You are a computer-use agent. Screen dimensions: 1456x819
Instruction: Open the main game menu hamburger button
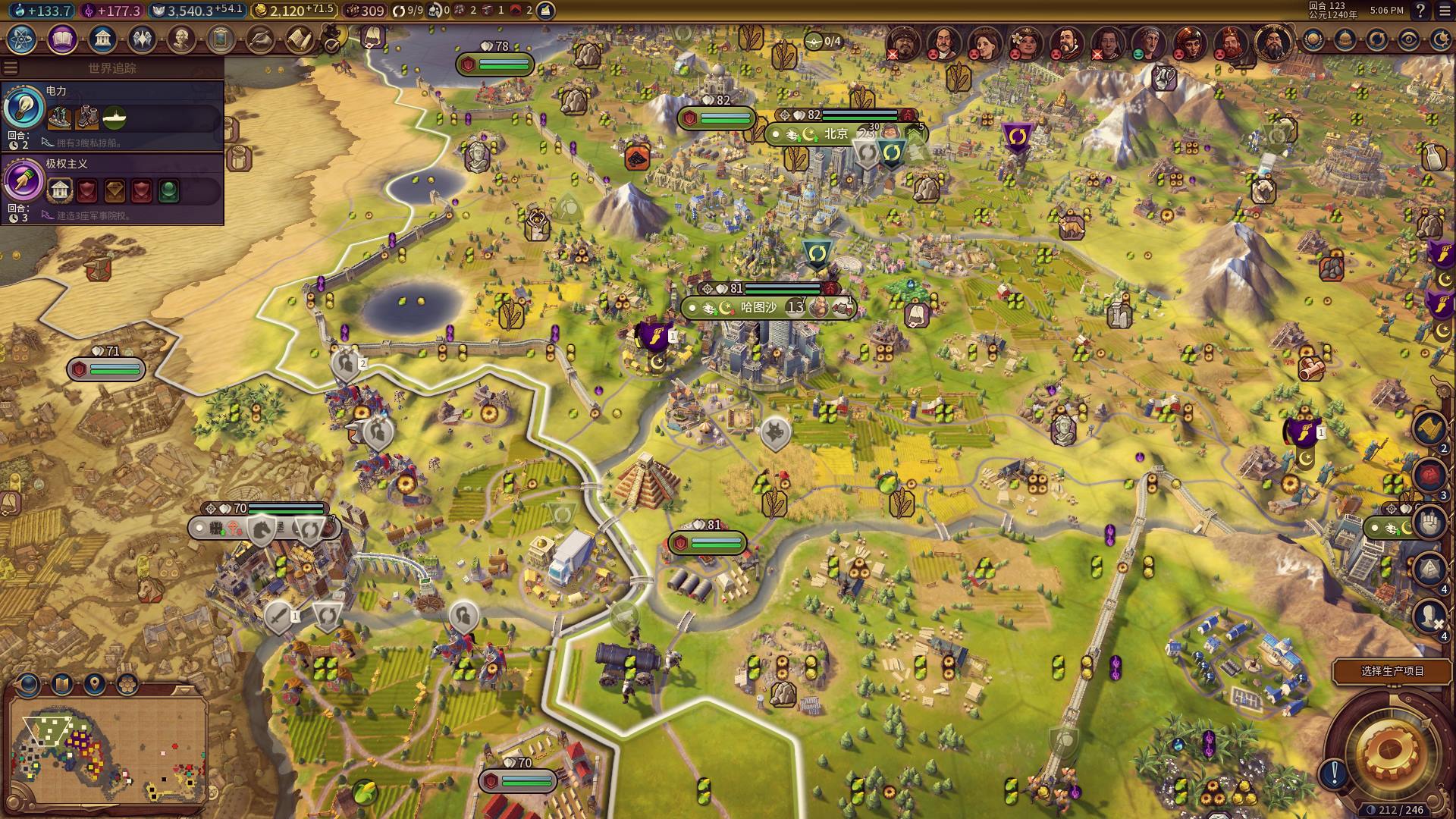(1443, 11)
